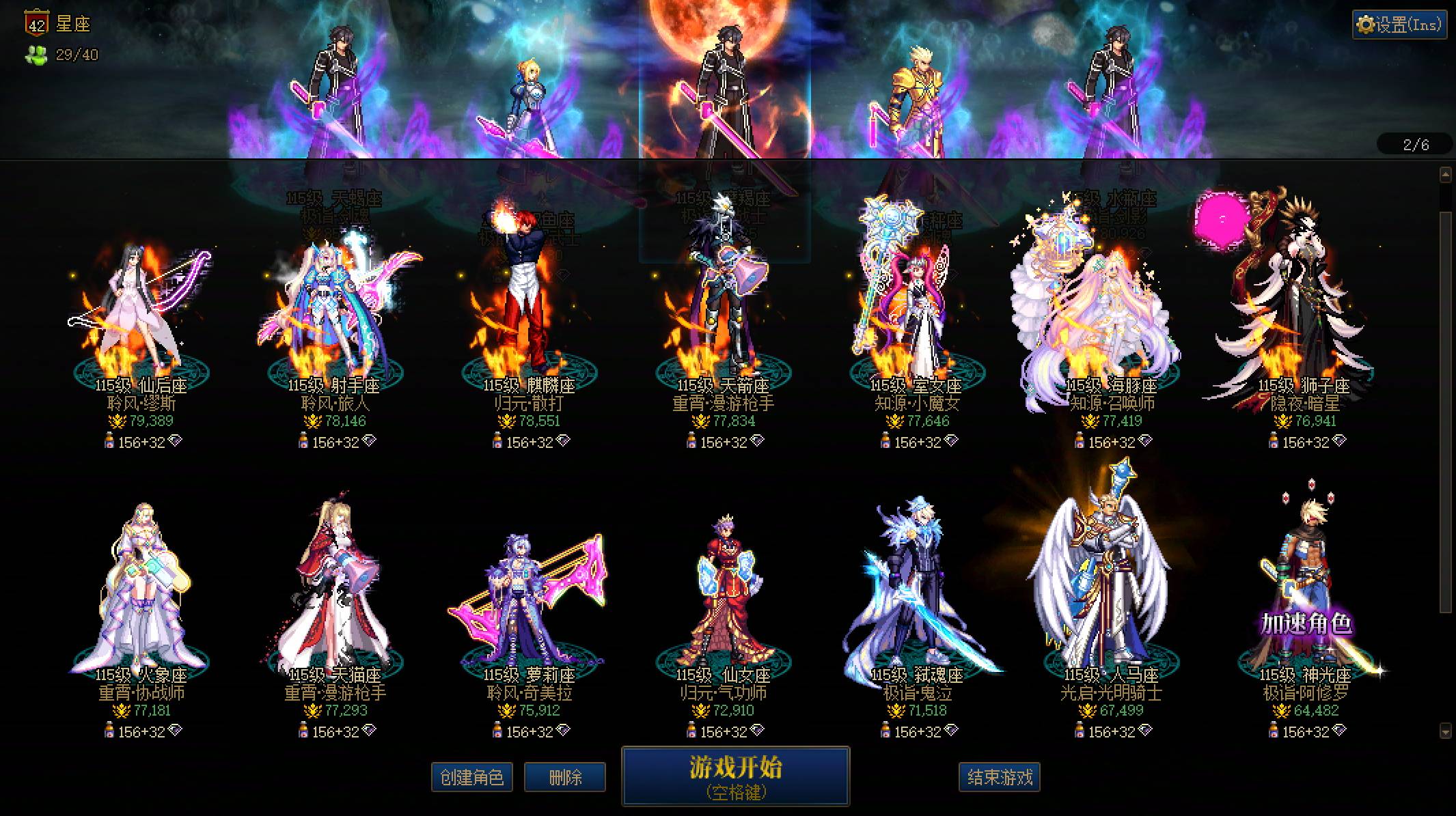Click the 删除 delete button
This screenshot has height=816, width=1456.
[565, 776]
